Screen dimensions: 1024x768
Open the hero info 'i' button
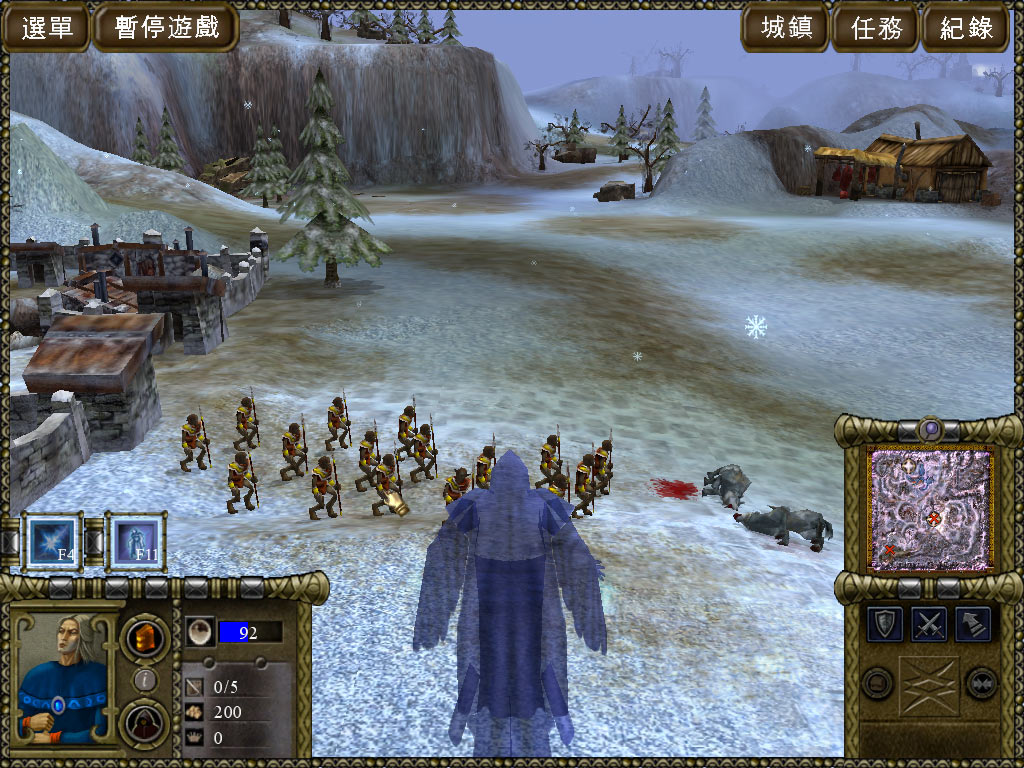point(145,680)
